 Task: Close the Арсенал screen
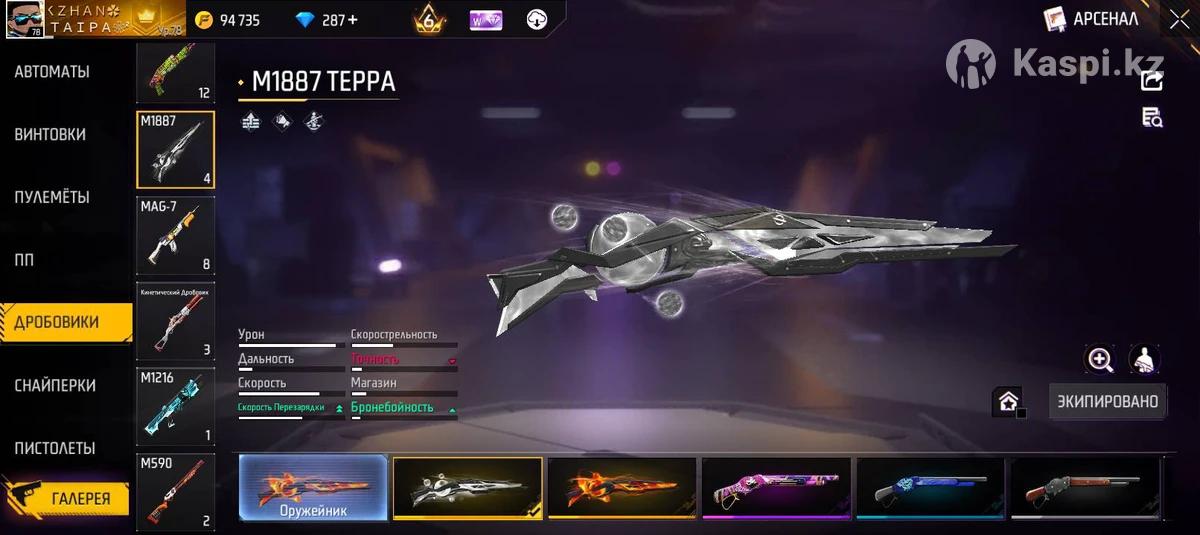(1178, 19)
